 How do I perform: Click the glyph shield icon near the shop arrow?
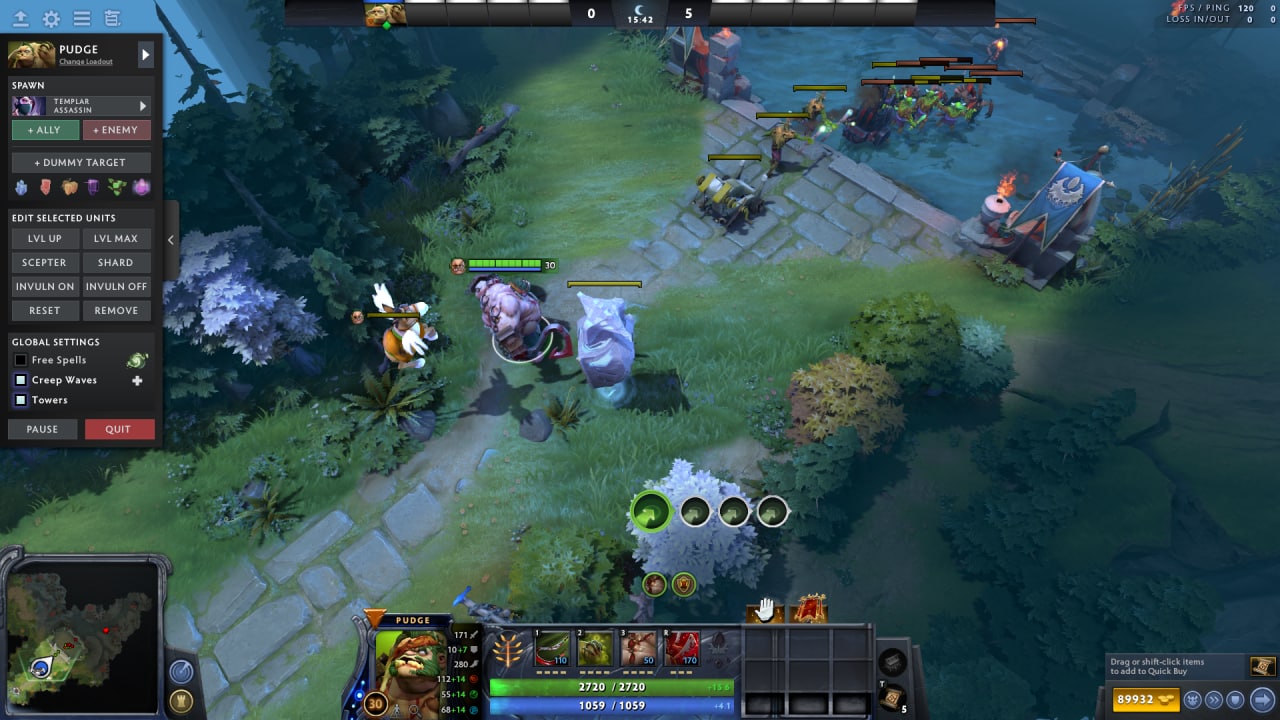[1233, 700]
